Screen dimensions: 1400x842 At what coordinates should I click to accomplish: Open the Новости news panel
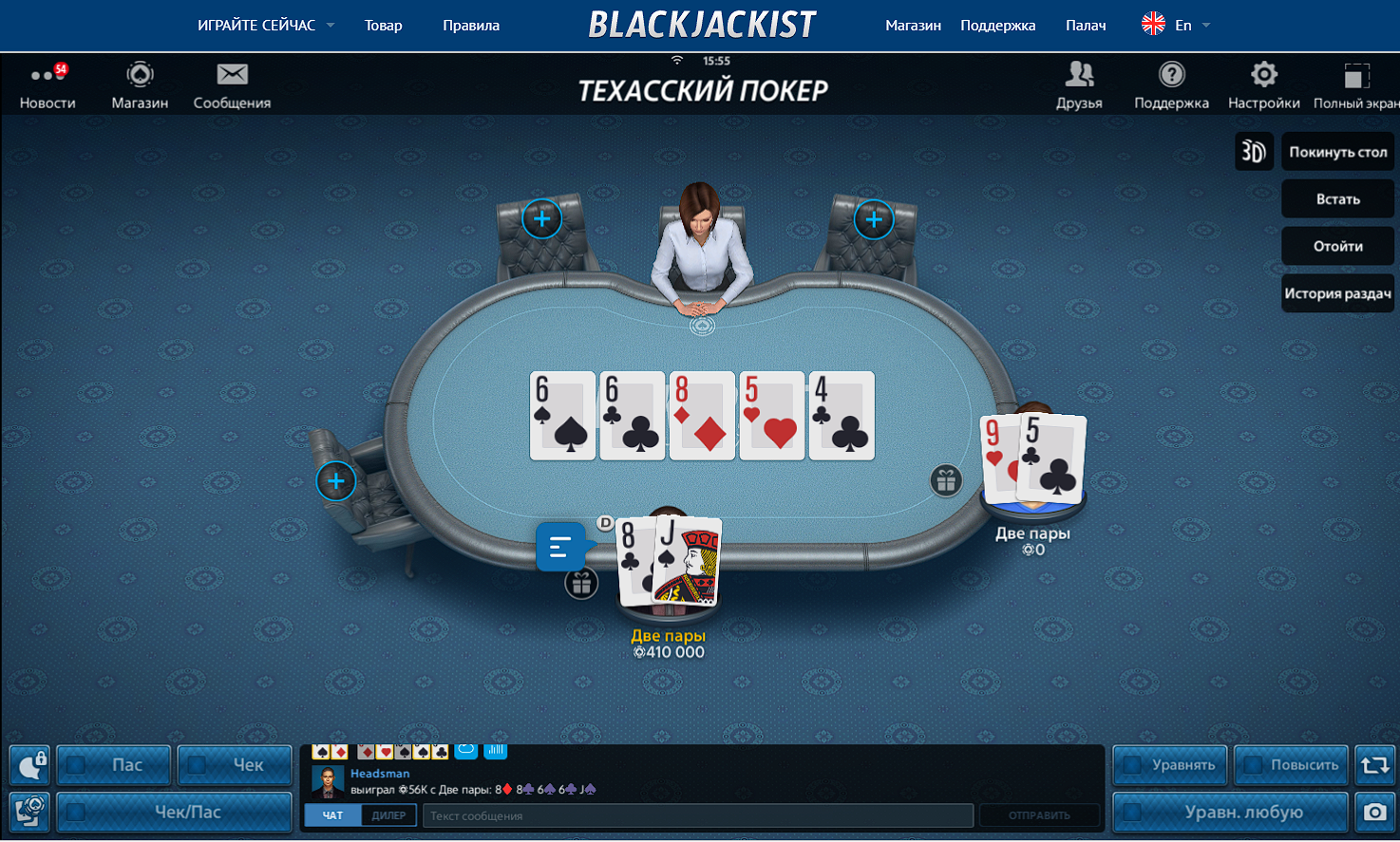[47, 85]
